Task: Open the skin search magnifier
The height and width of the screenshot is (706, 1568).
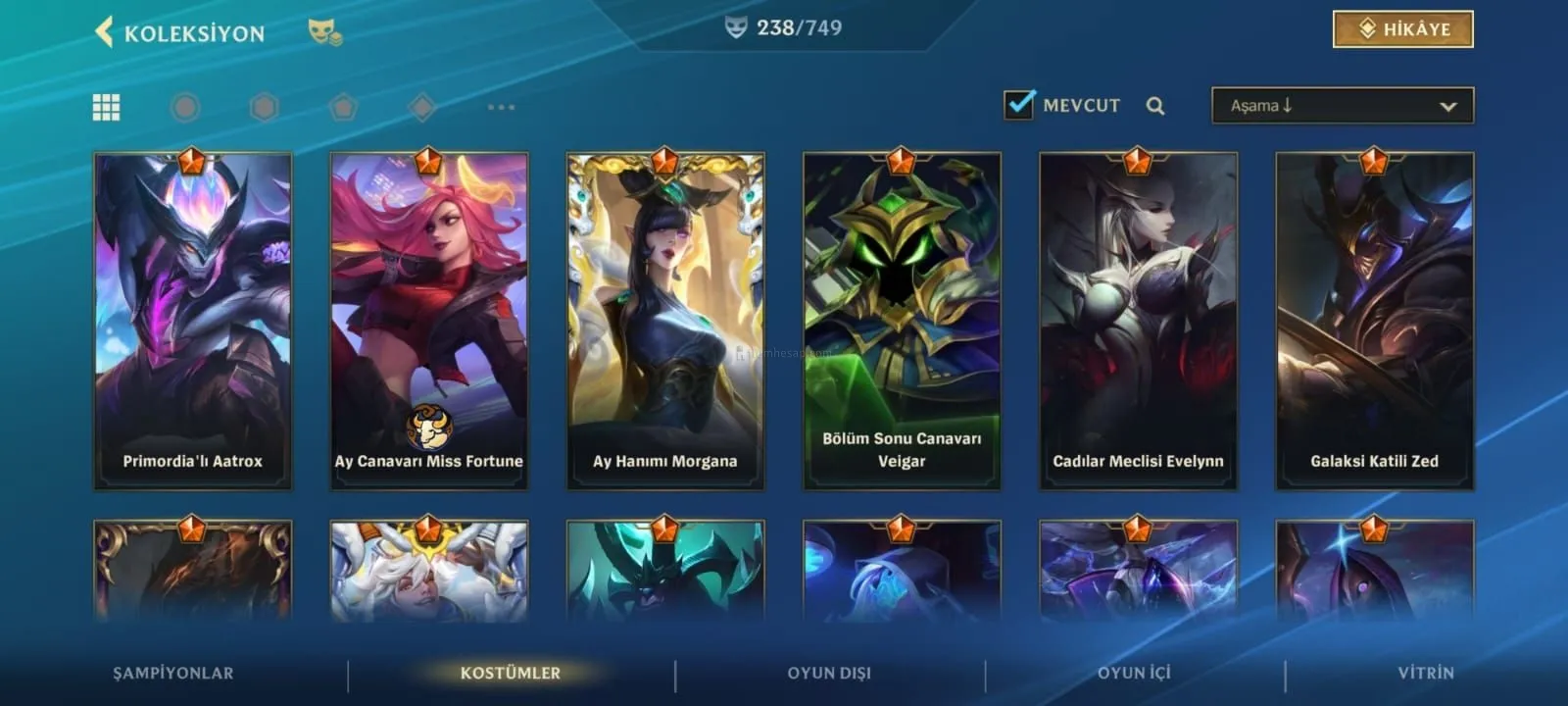Action: [x=1155, y=106]
